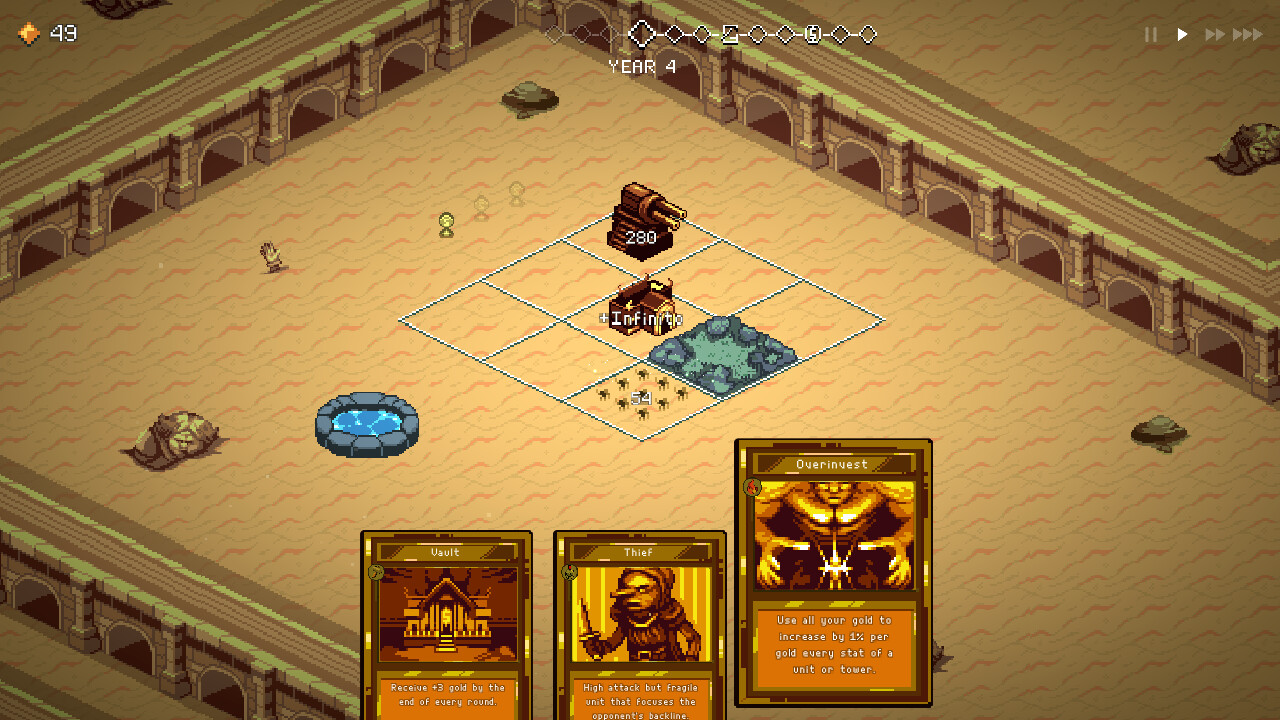The width and height of the screenshot is (1280, 720).
Task: Pause the battle simulation
Action: 1149,34
